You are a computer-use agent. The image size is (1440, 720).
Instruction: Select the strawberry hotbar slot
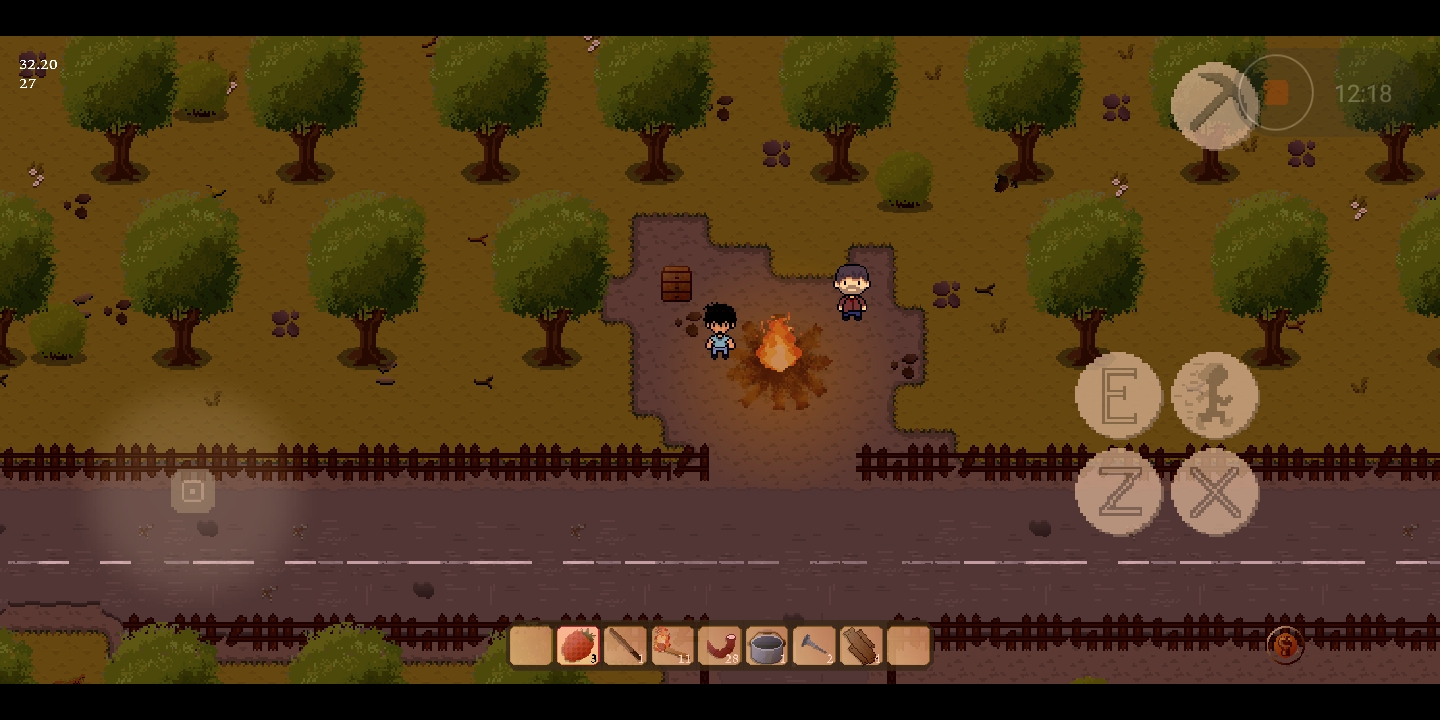tap(578, 646)
